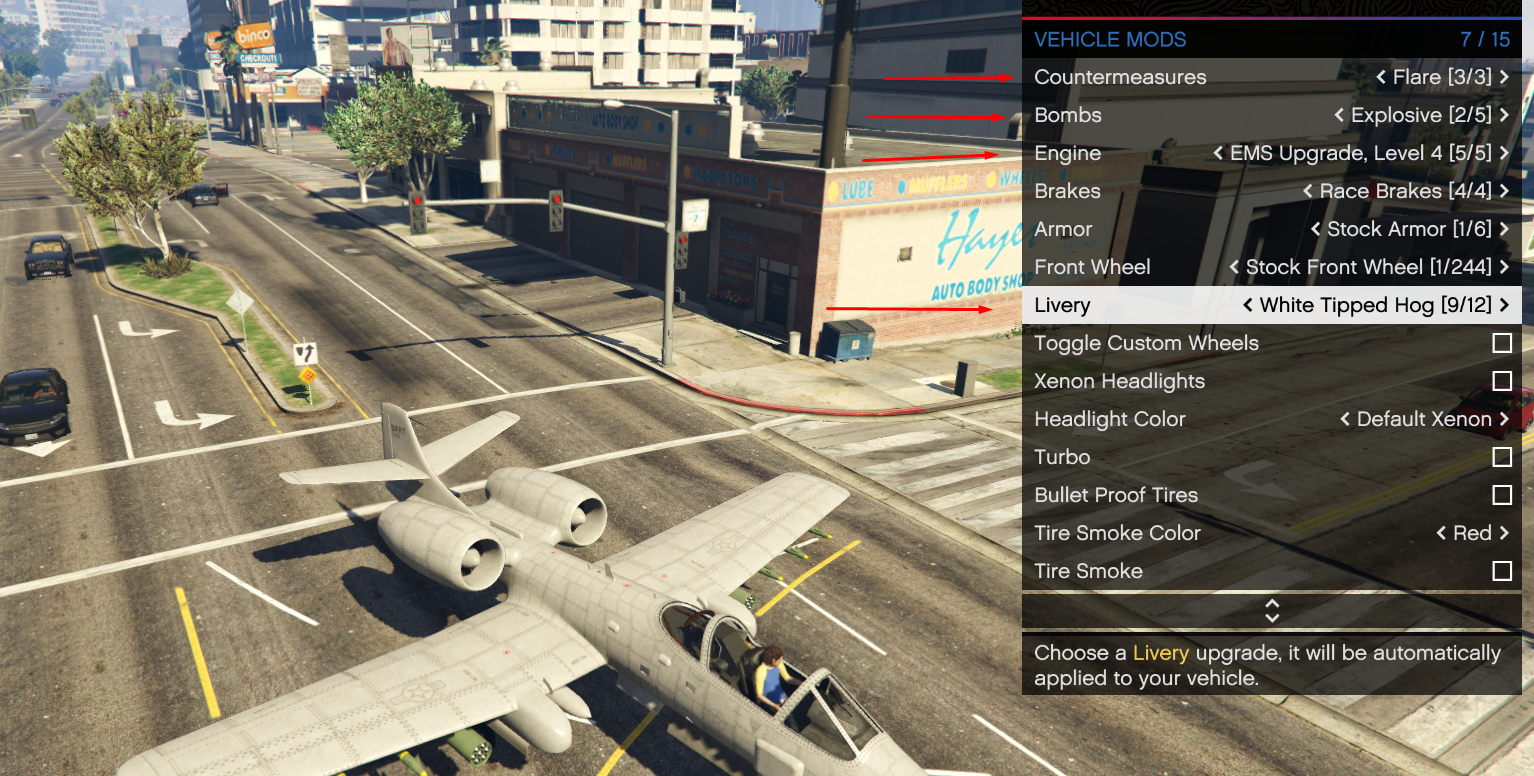Select the Front Wheel row
Image resolution: width=1534 pixels, height=776 pixels.
[1092, 267]
